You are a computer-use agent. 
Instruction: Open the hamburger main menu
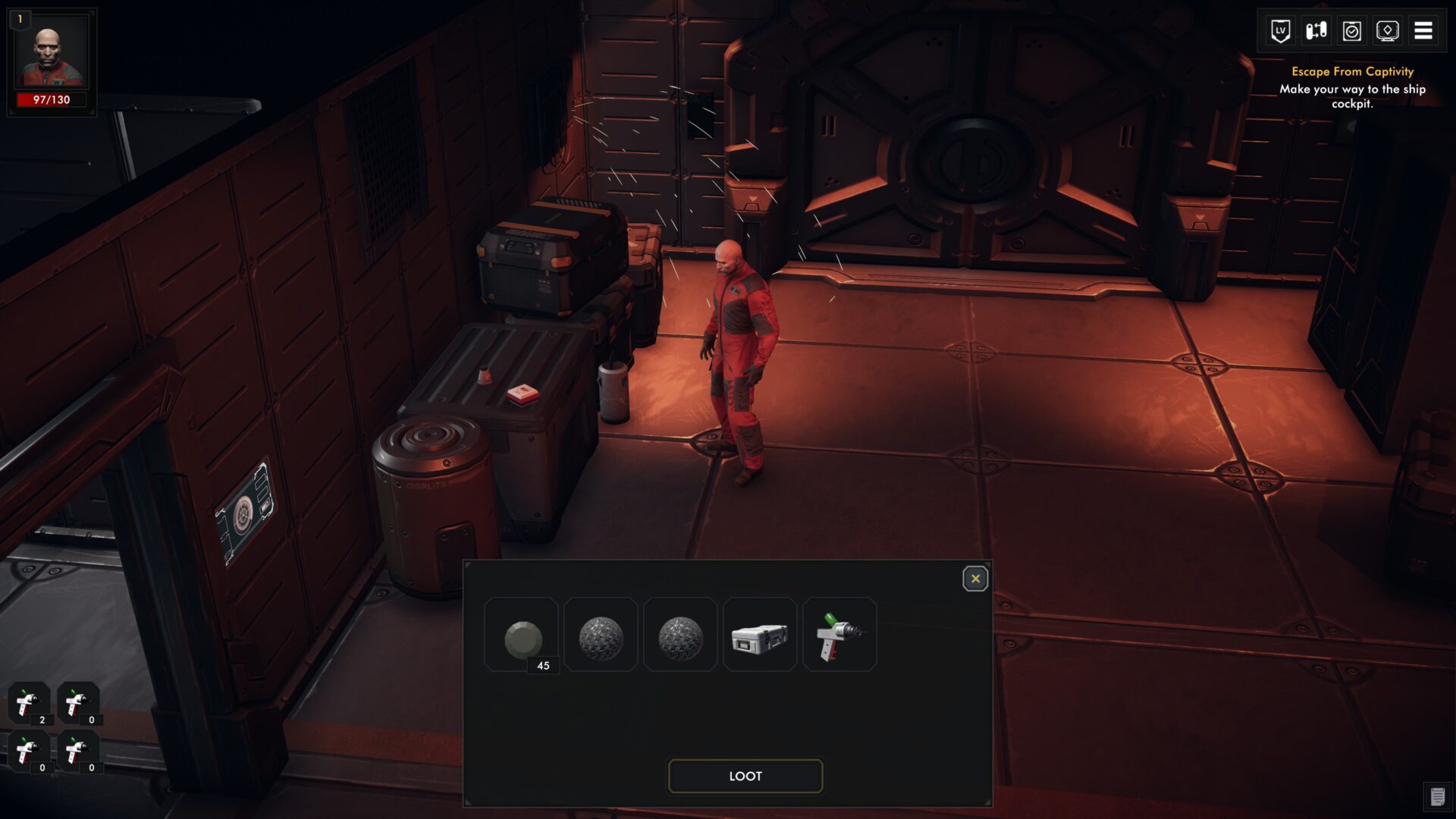(1423, 31)
